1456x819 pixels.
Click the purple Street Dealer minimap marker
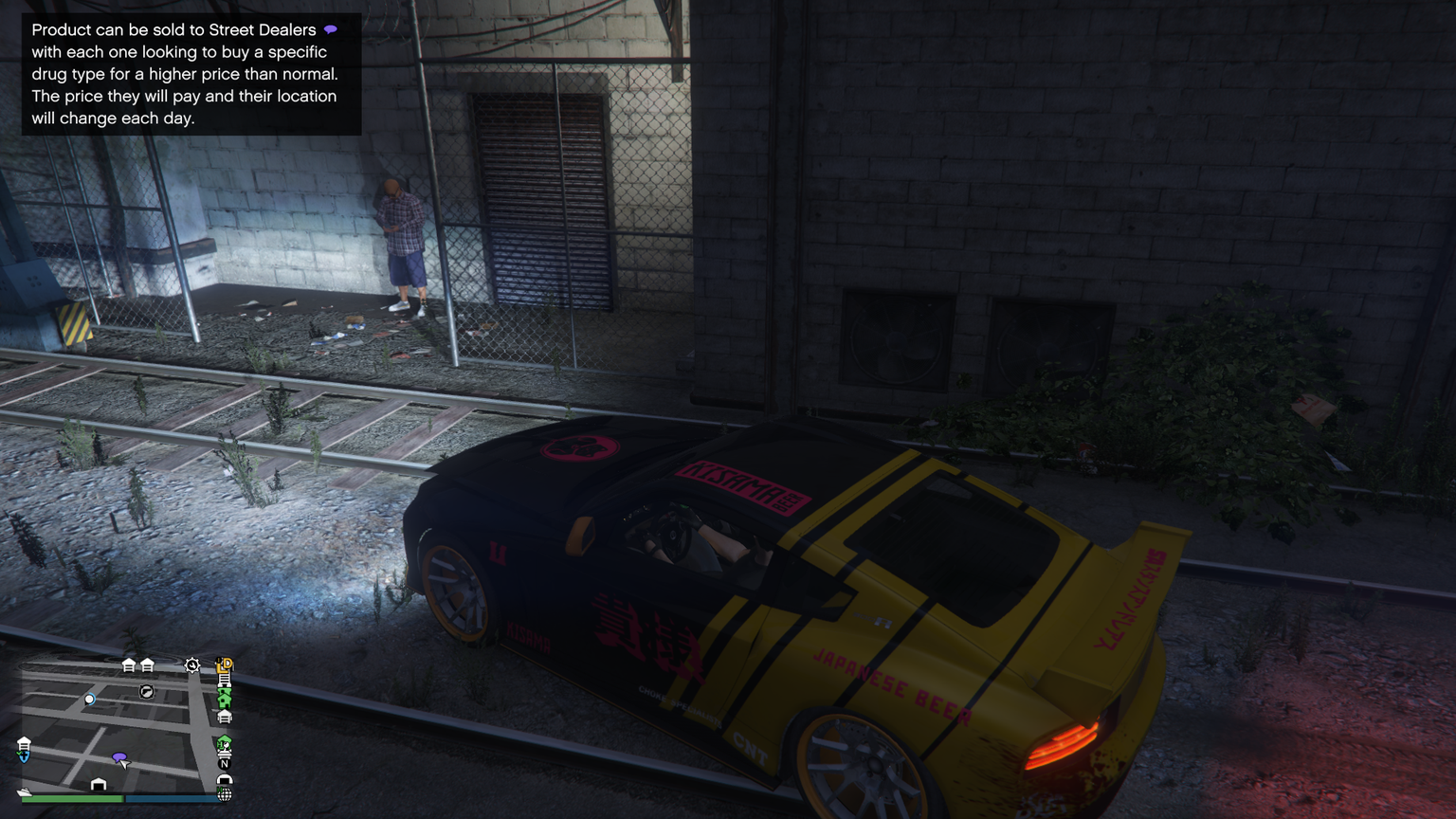[118, 757]
